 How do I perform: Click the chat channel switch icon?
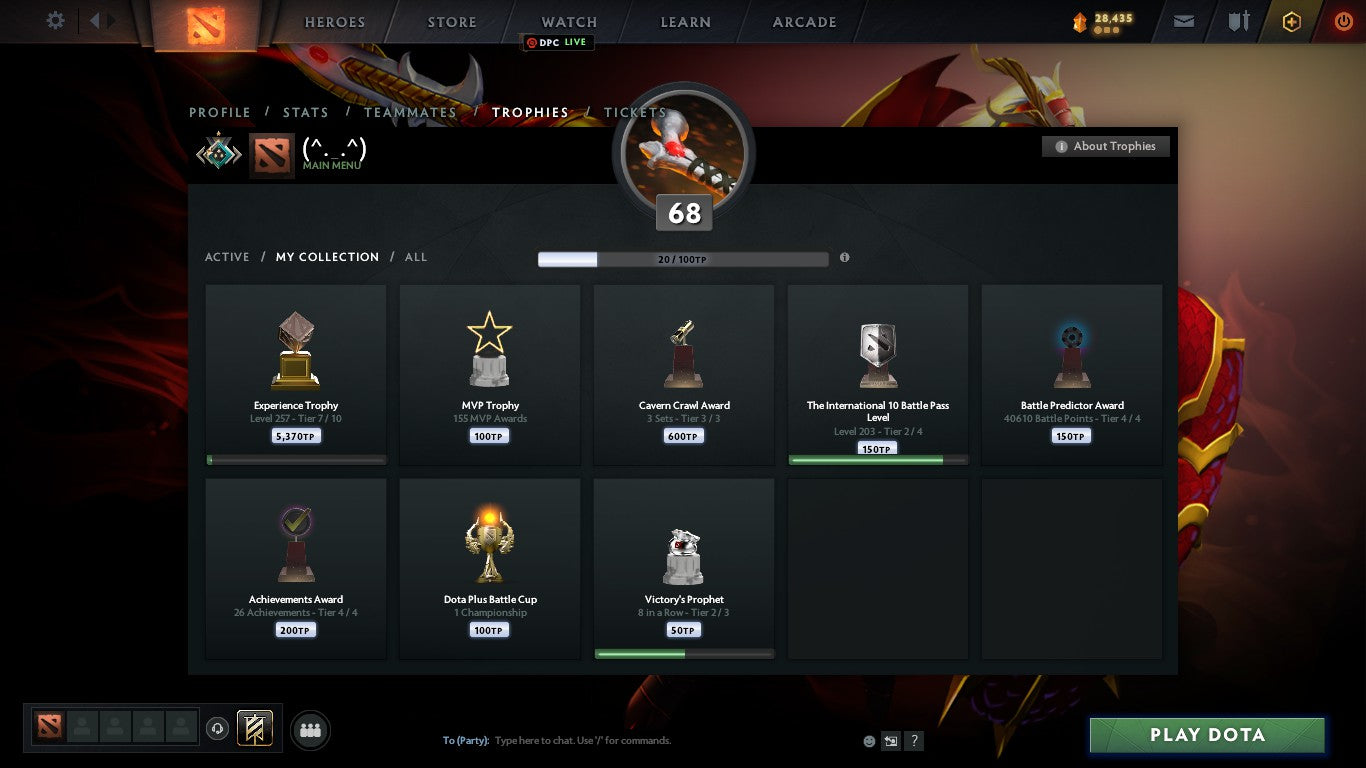click(890, 740)
